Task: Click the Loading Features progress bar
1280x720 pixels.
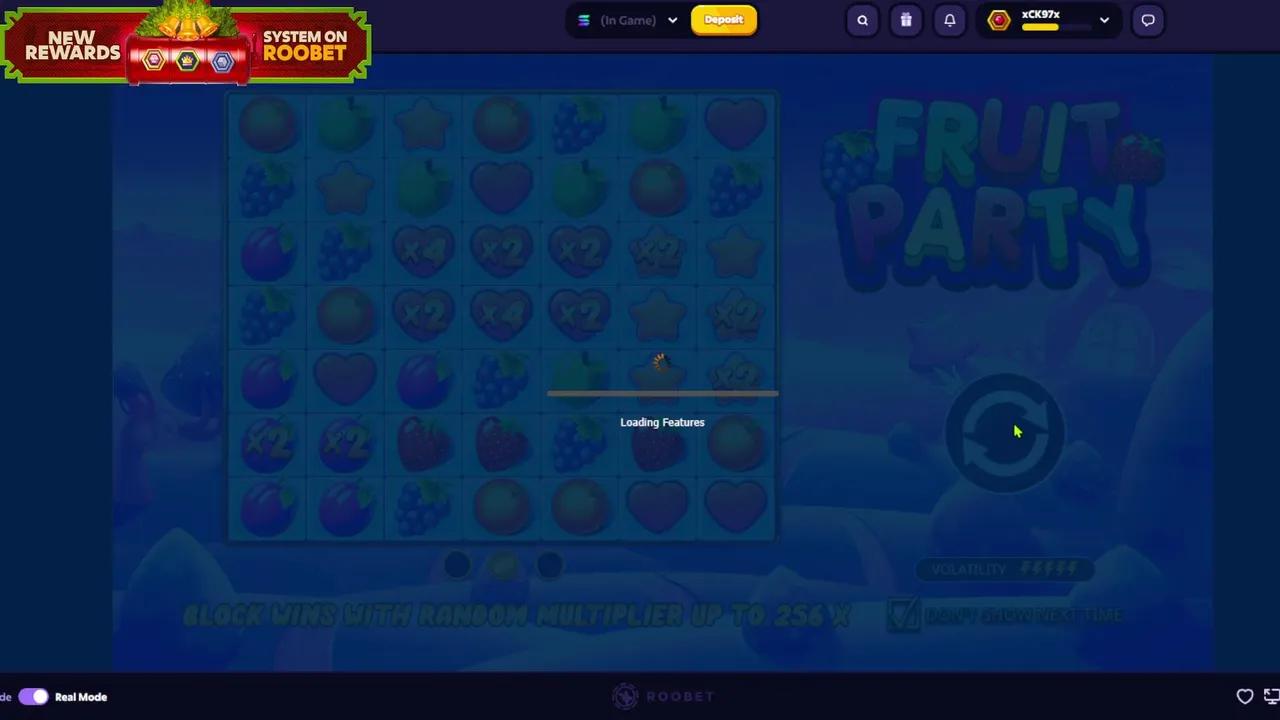Action: [662, 394]
